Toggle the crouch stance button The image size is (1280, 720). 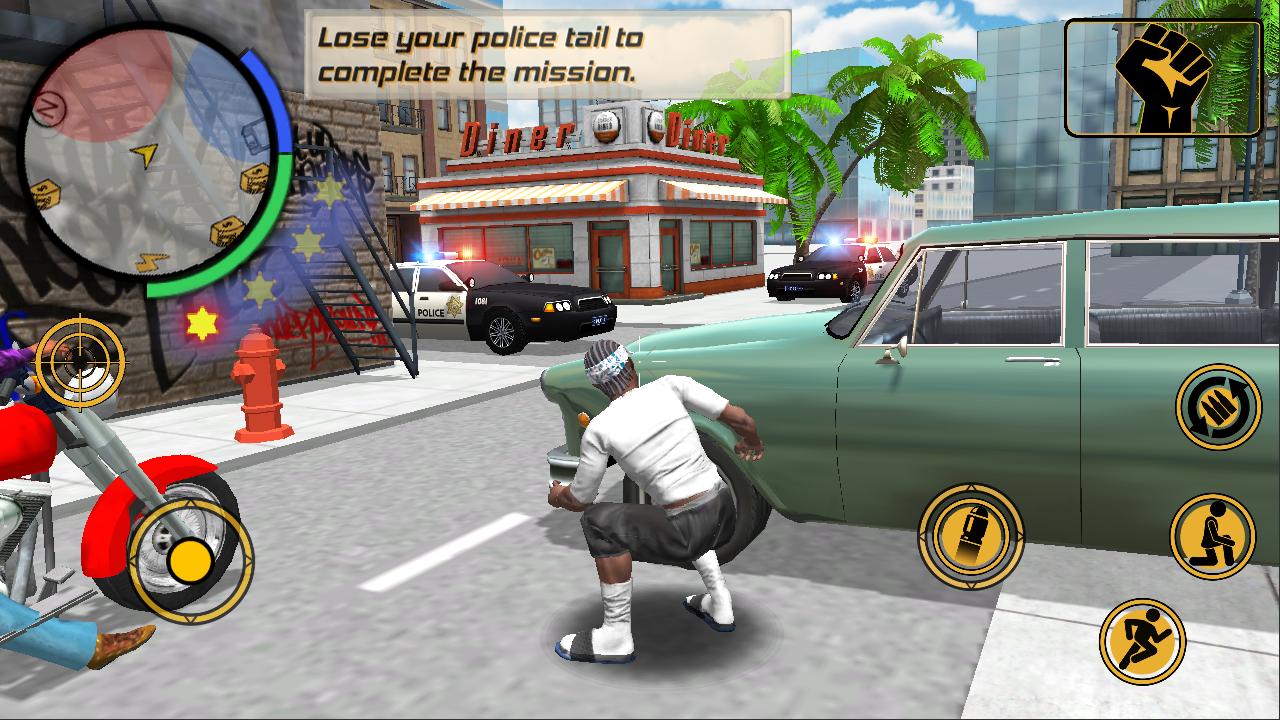click(x=1212, y=536)
